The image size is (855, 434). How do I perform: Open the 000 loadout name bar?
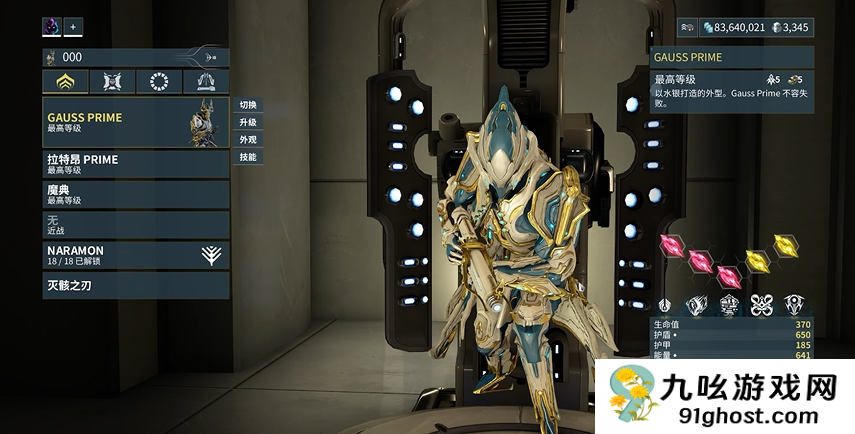[x=135, y=58]
